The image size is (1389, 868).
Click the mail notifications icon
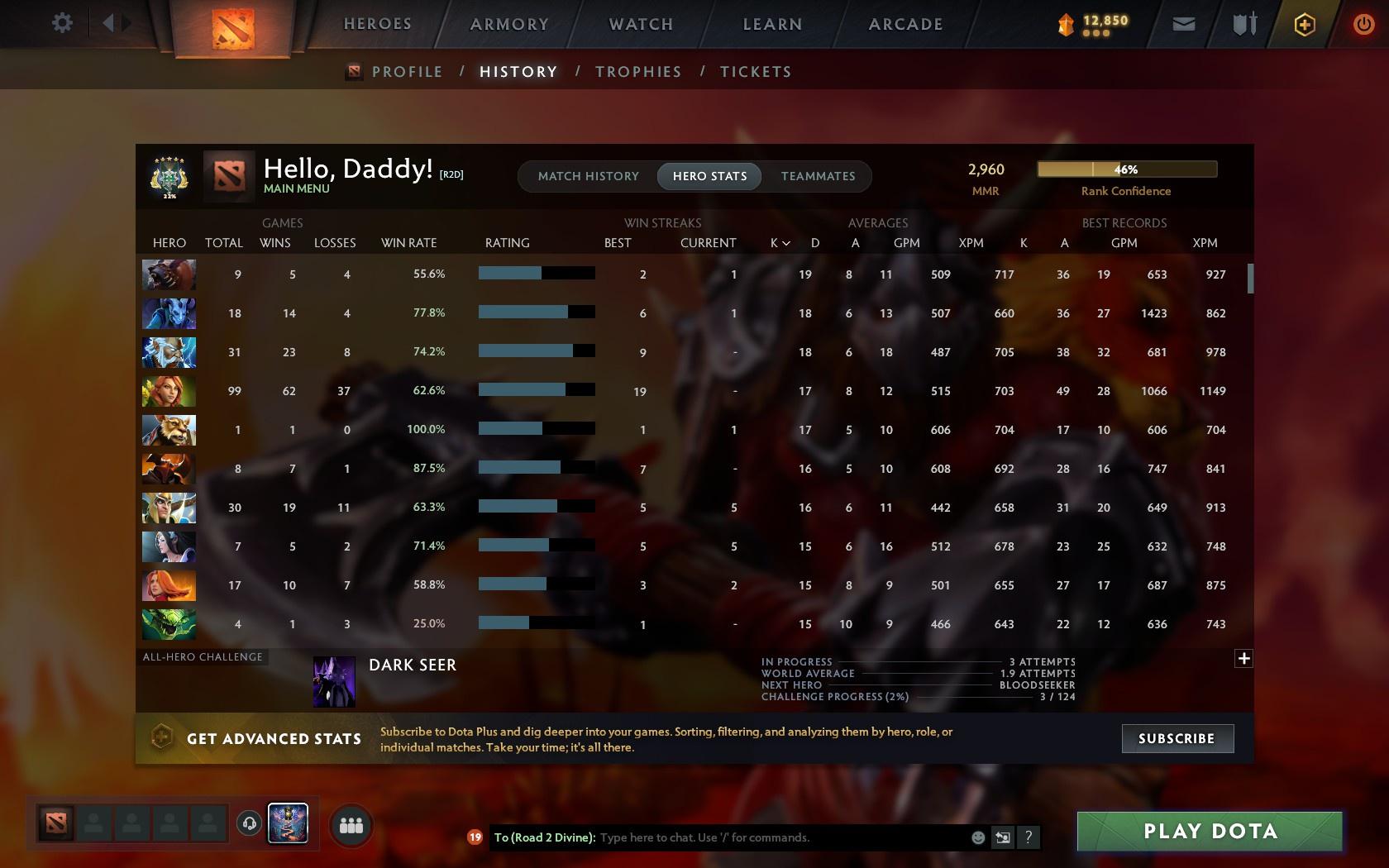click(x=1182, y=24)
